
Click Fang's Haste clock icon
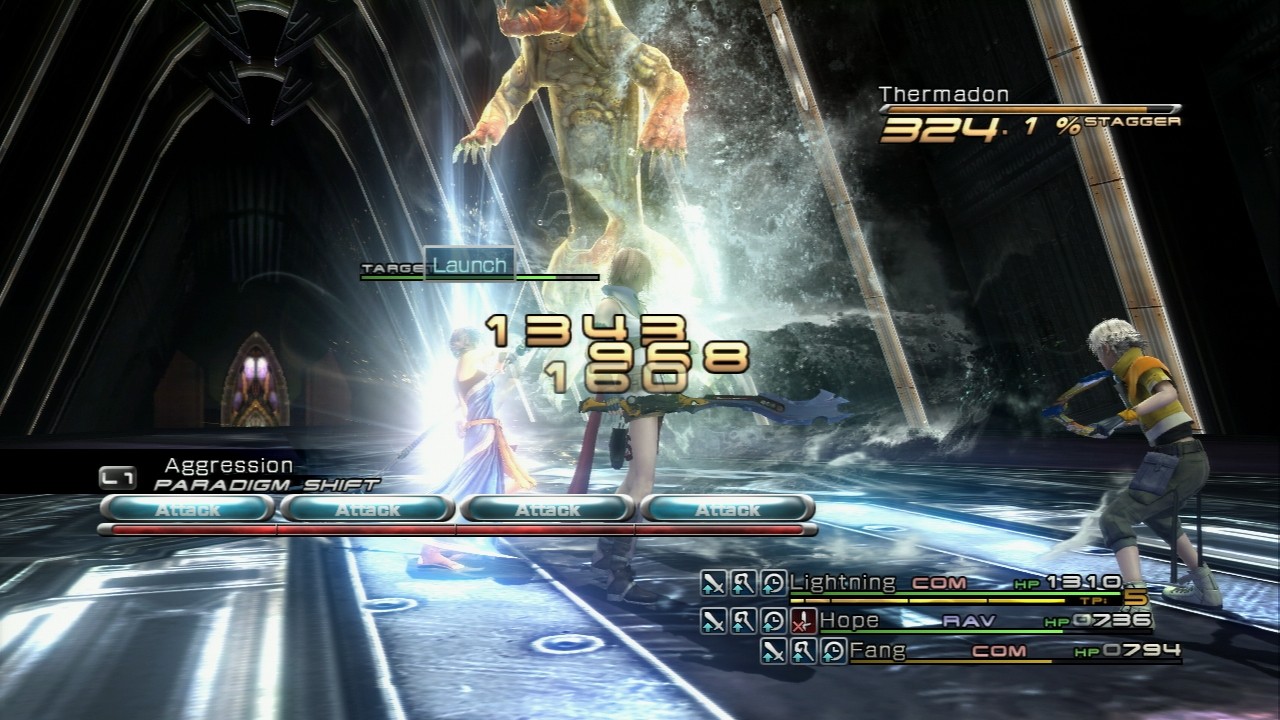(834, 652)
